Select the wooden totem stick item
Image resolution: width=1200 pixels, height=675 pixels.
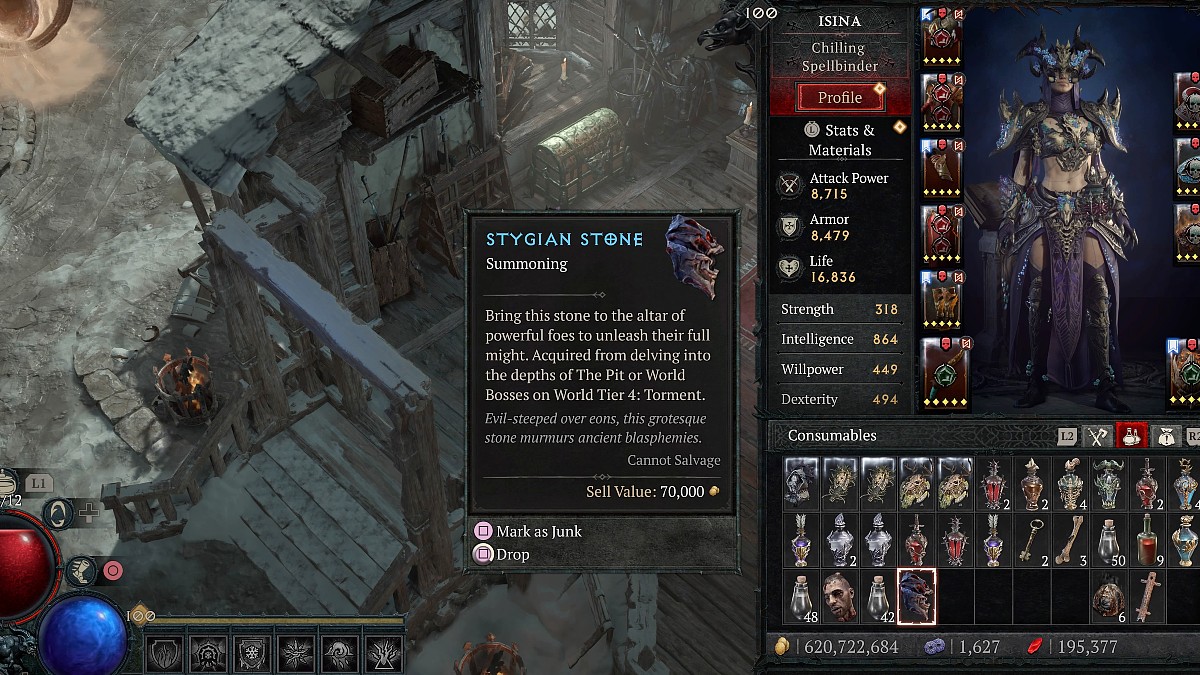1146,597
